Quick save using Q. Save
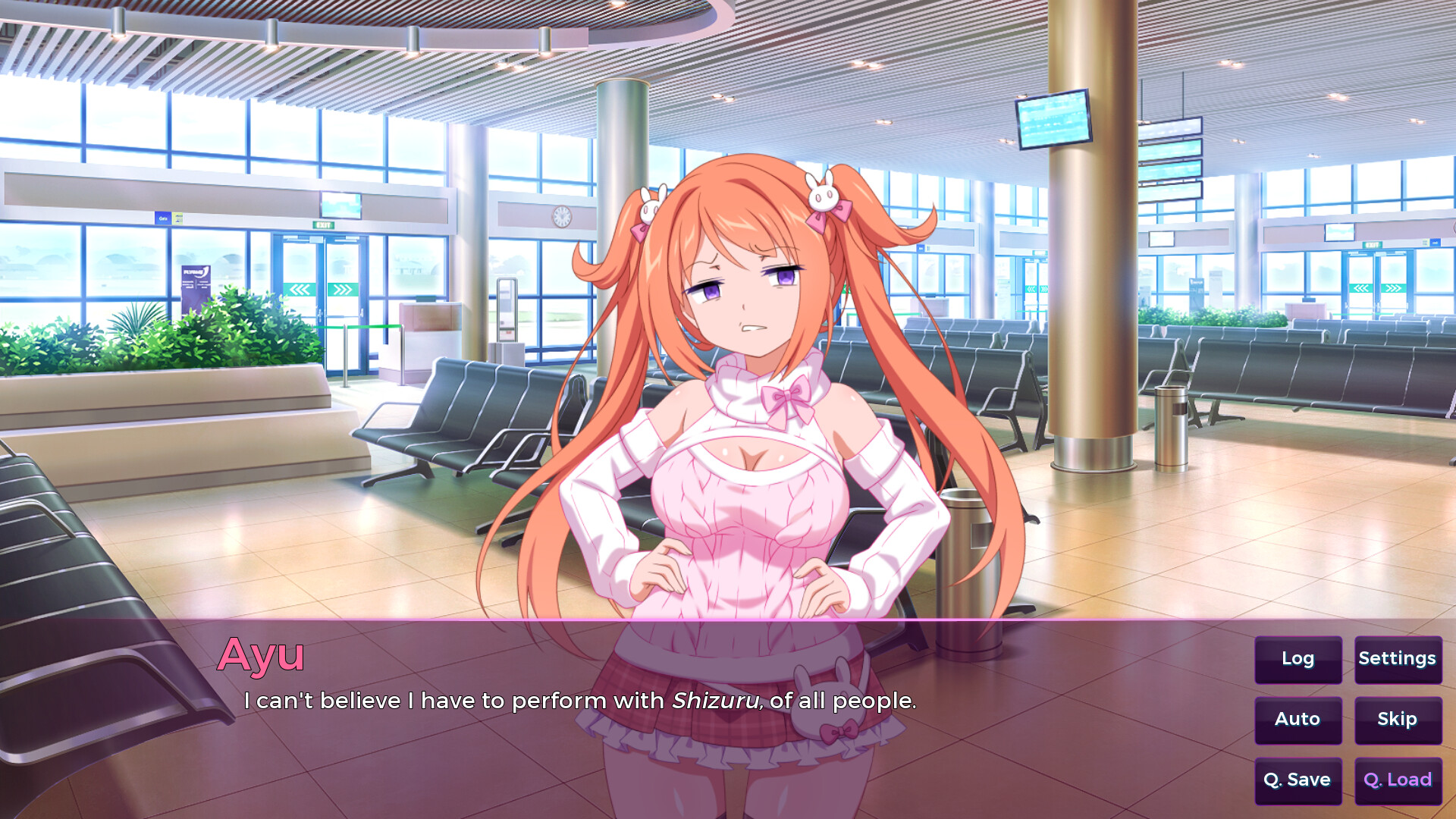The width and height of the screenshot is (1456, 819). [x=1298, y=780]
